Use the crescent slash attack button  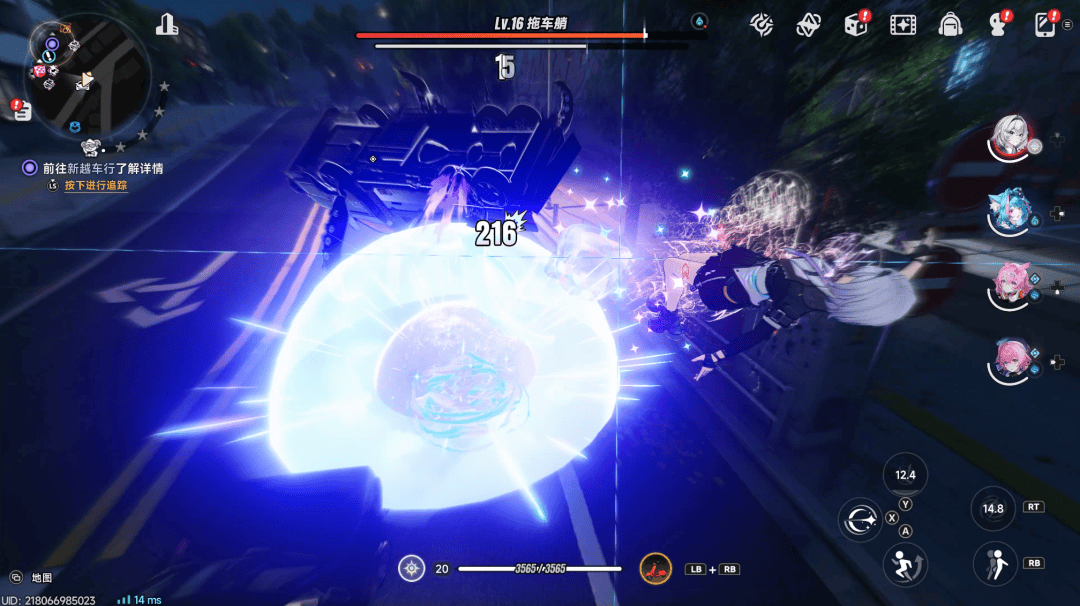pyautogui.click(x=859, y=520)
